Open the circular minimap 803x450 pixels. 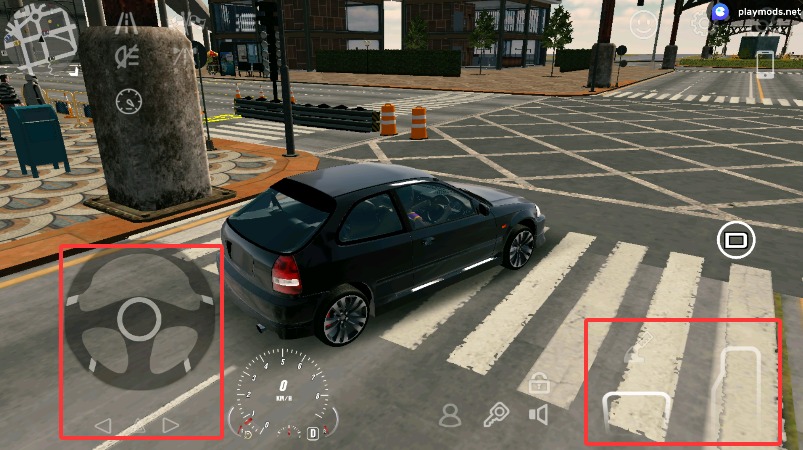pos(42,38)
